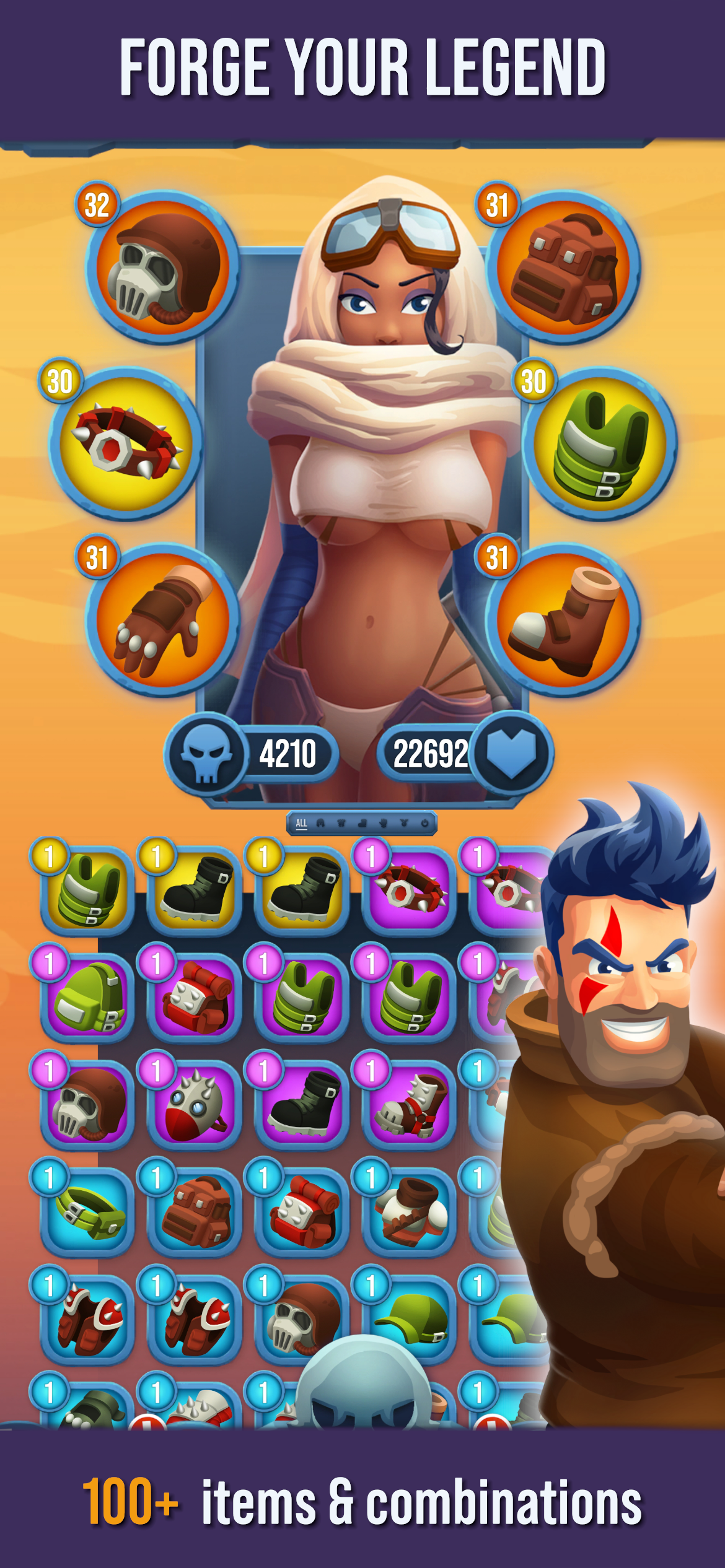Switch to the ALL inventory filter tab
This screenshot has width=725, height=1568.
click(301, 824)
